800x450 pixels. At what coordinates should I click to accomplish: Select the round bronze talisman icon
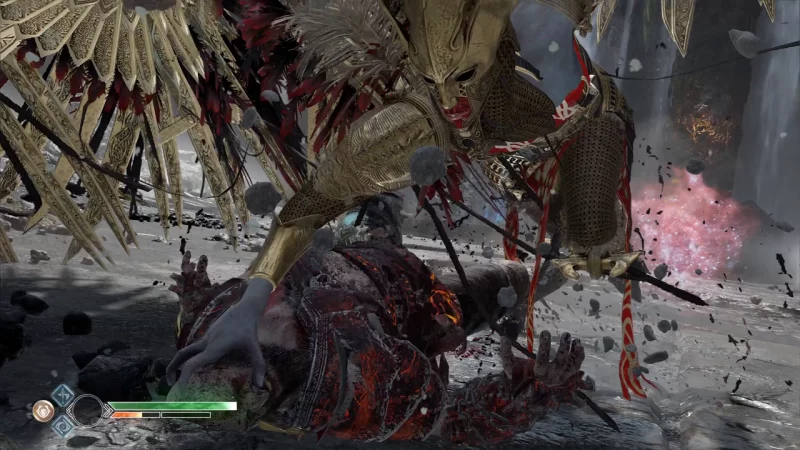[42, 410]
